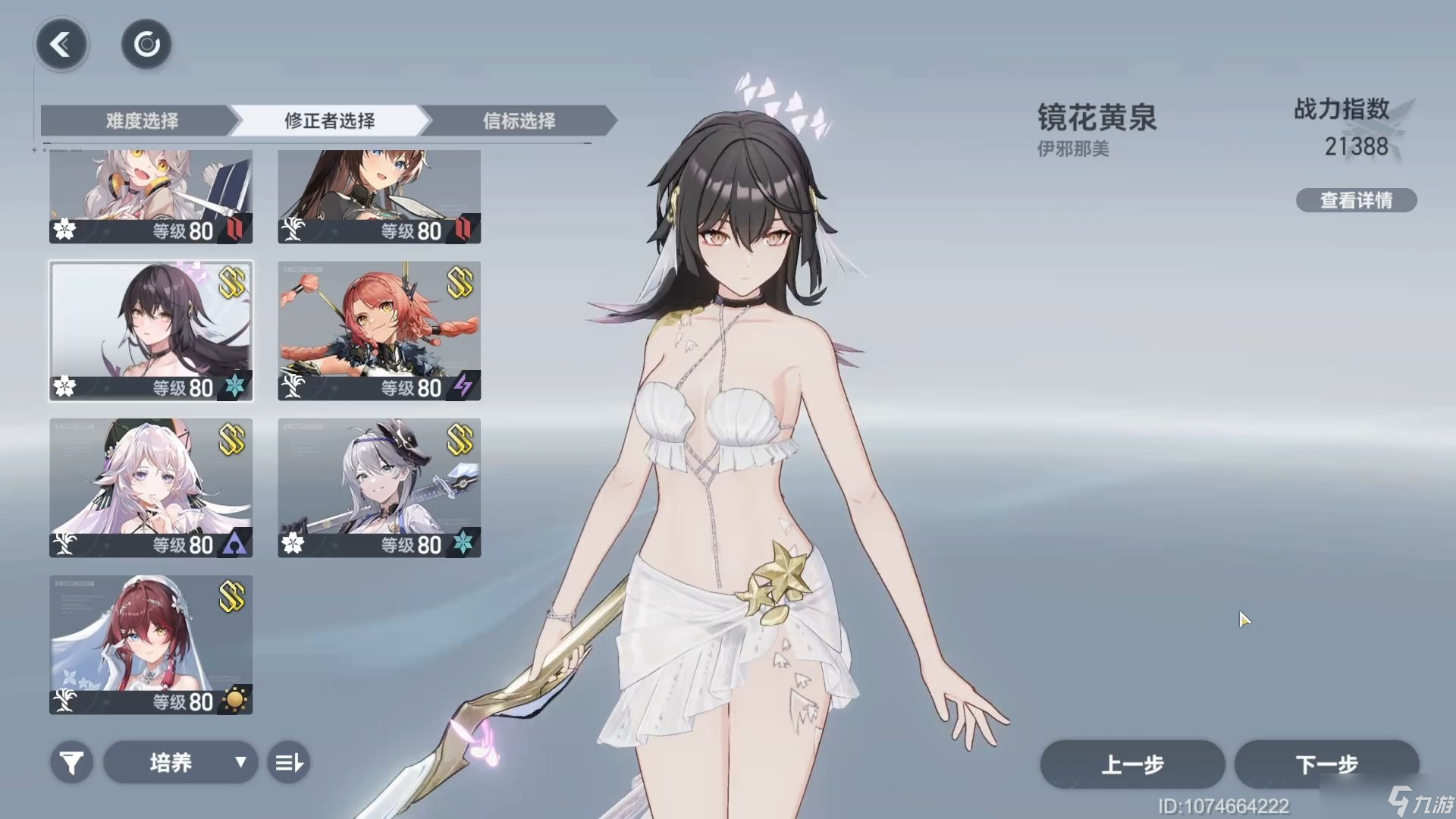
Task: Select the black-haired character card
Action: coord(151,331)
